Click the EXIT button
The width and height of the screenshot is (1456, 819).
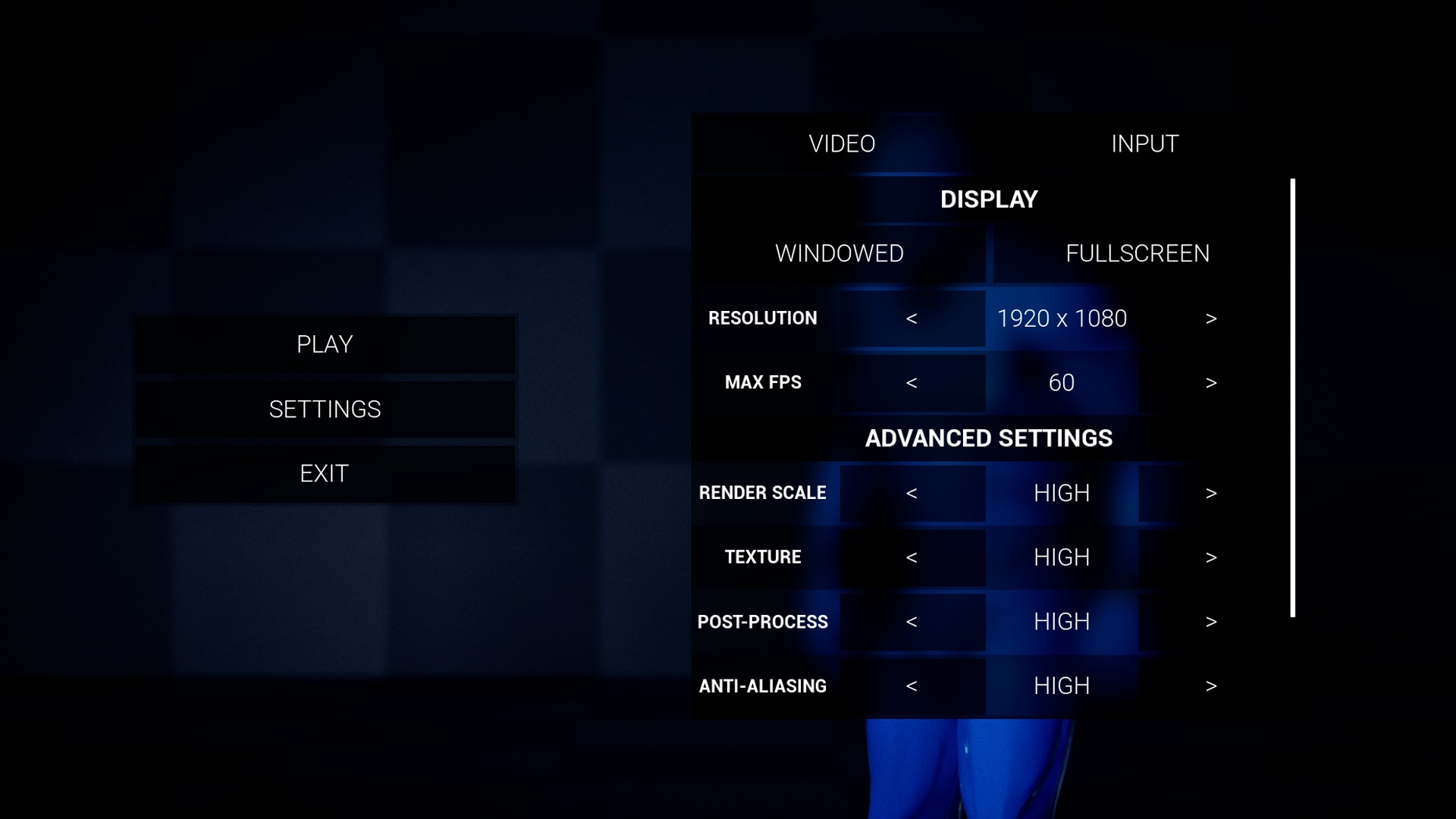[325, 472]
